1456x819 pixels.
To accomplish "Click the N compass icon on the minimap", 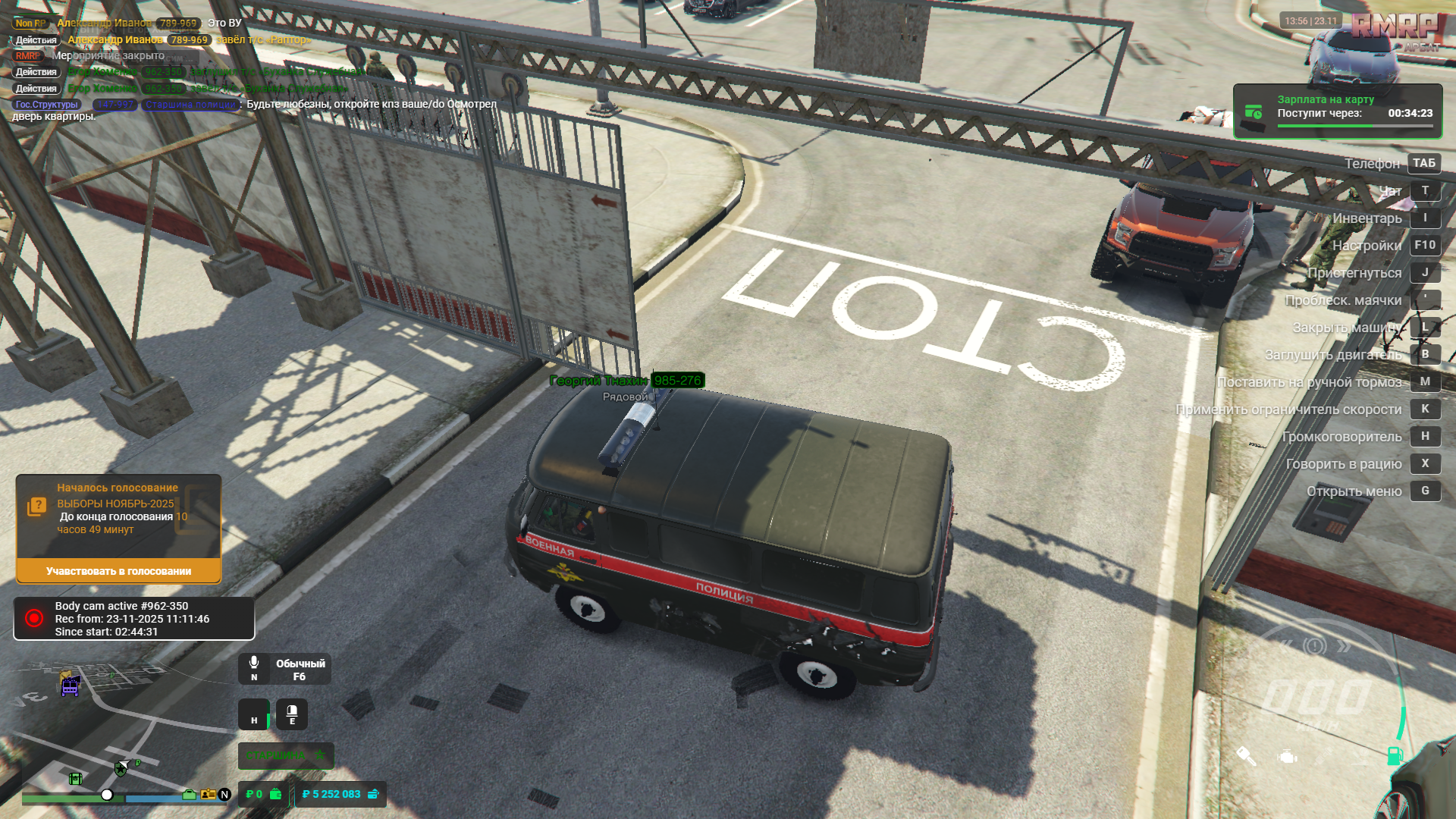I will [224, 795].
